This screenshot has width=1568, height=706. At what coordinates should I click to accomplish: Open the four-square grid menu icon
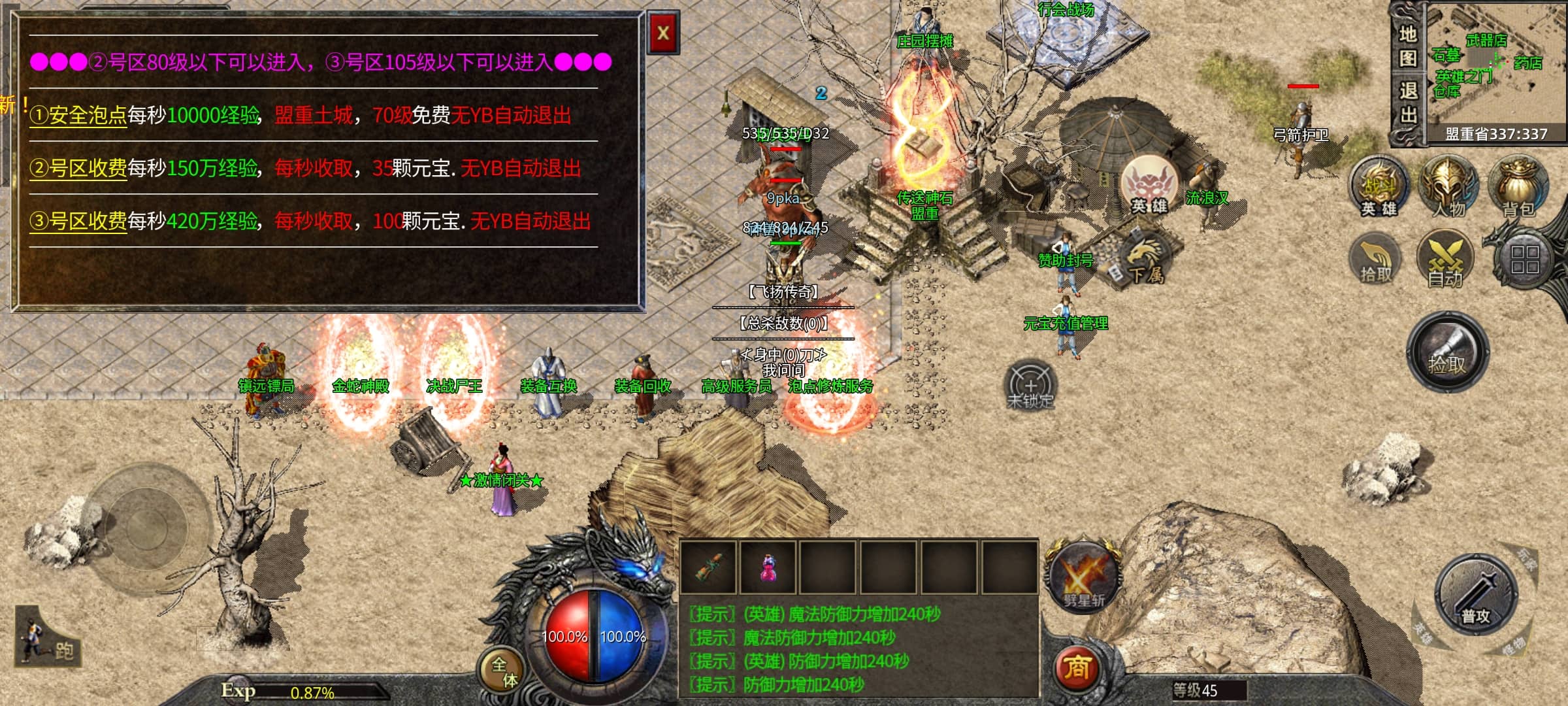(1525, 260)
